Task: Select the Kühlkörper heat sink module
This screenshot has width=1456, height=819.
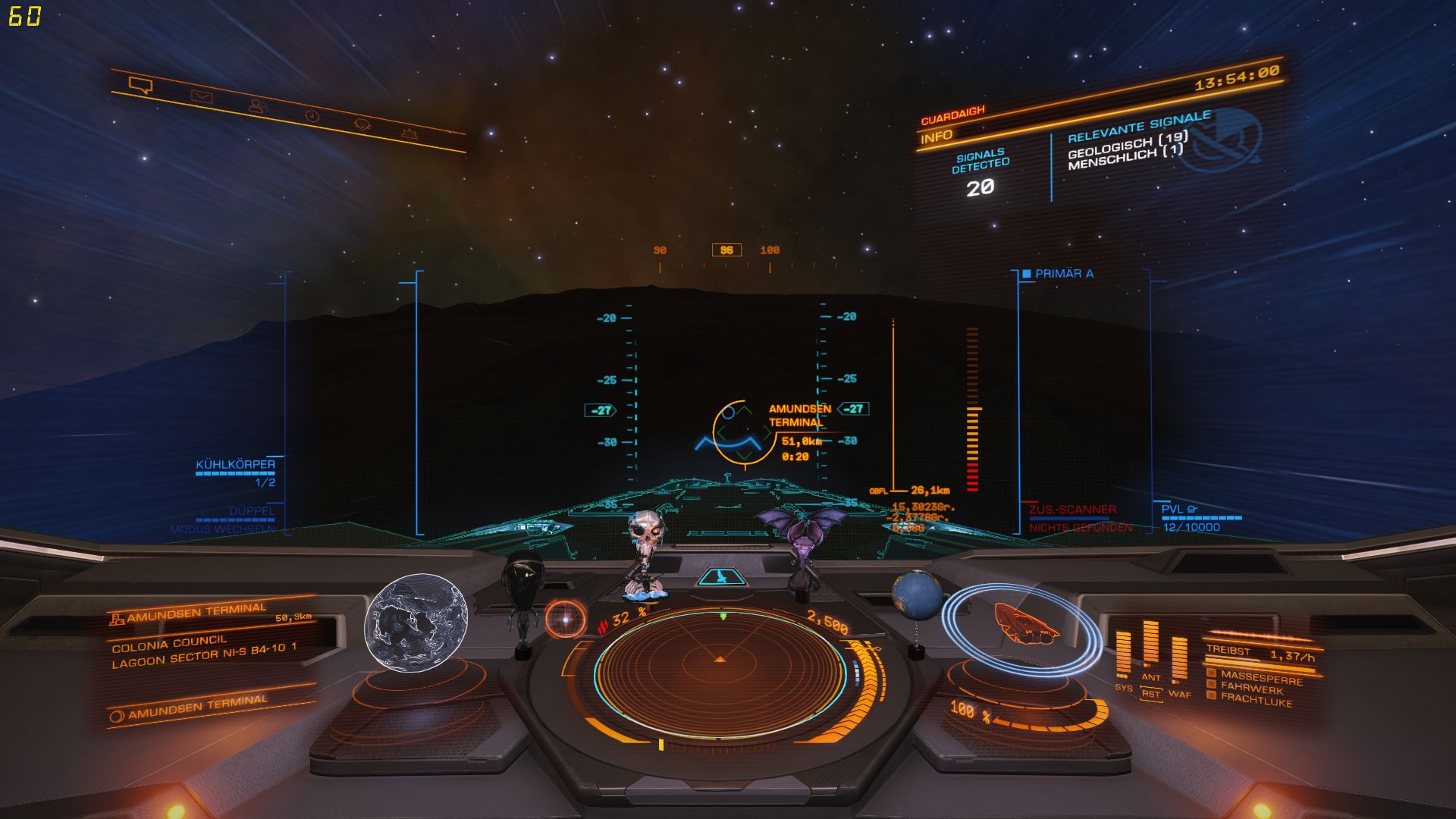Action: (x=236, y=465)
